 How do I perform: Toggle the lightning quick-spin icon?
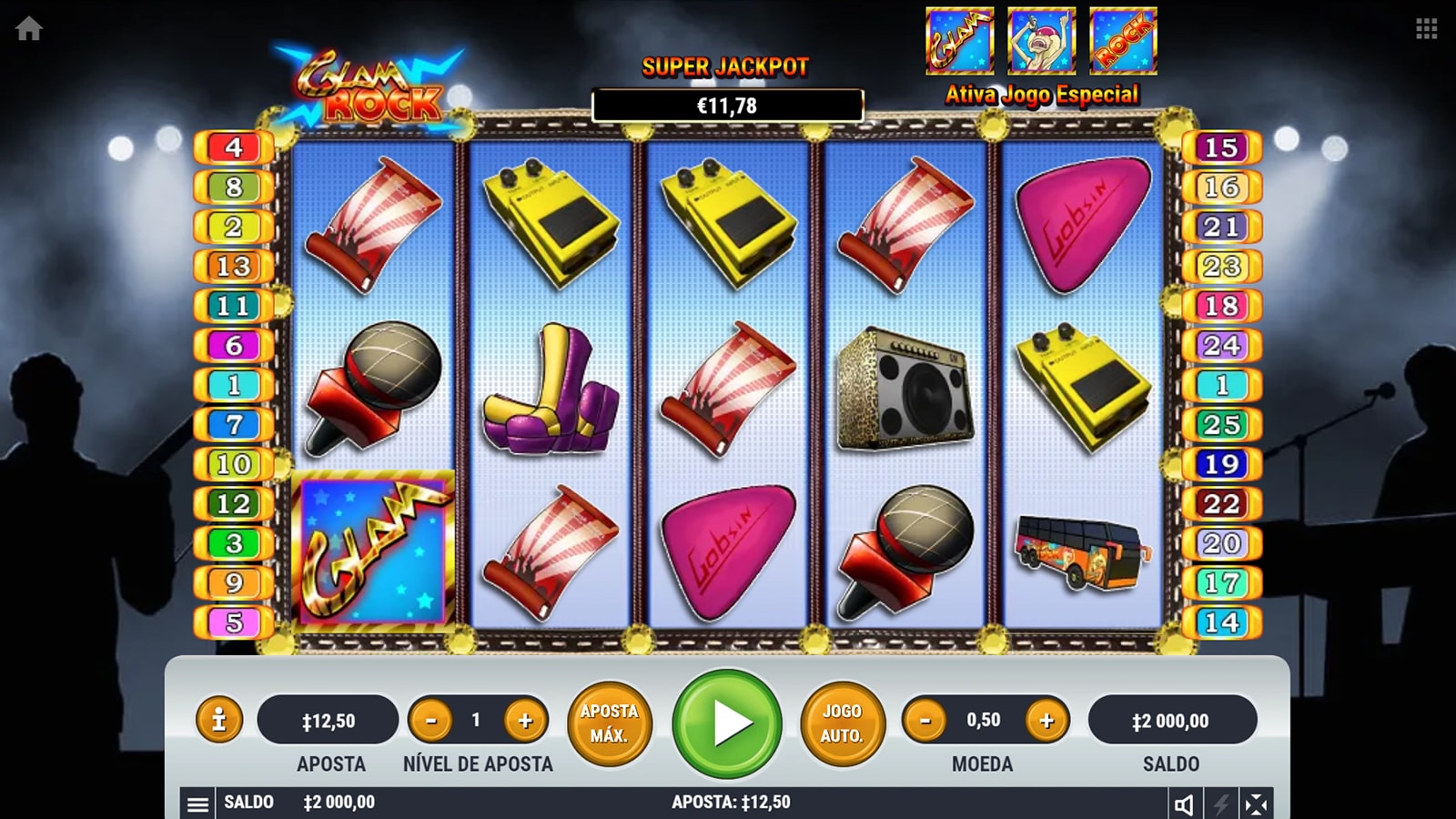tap(1220, 804)
